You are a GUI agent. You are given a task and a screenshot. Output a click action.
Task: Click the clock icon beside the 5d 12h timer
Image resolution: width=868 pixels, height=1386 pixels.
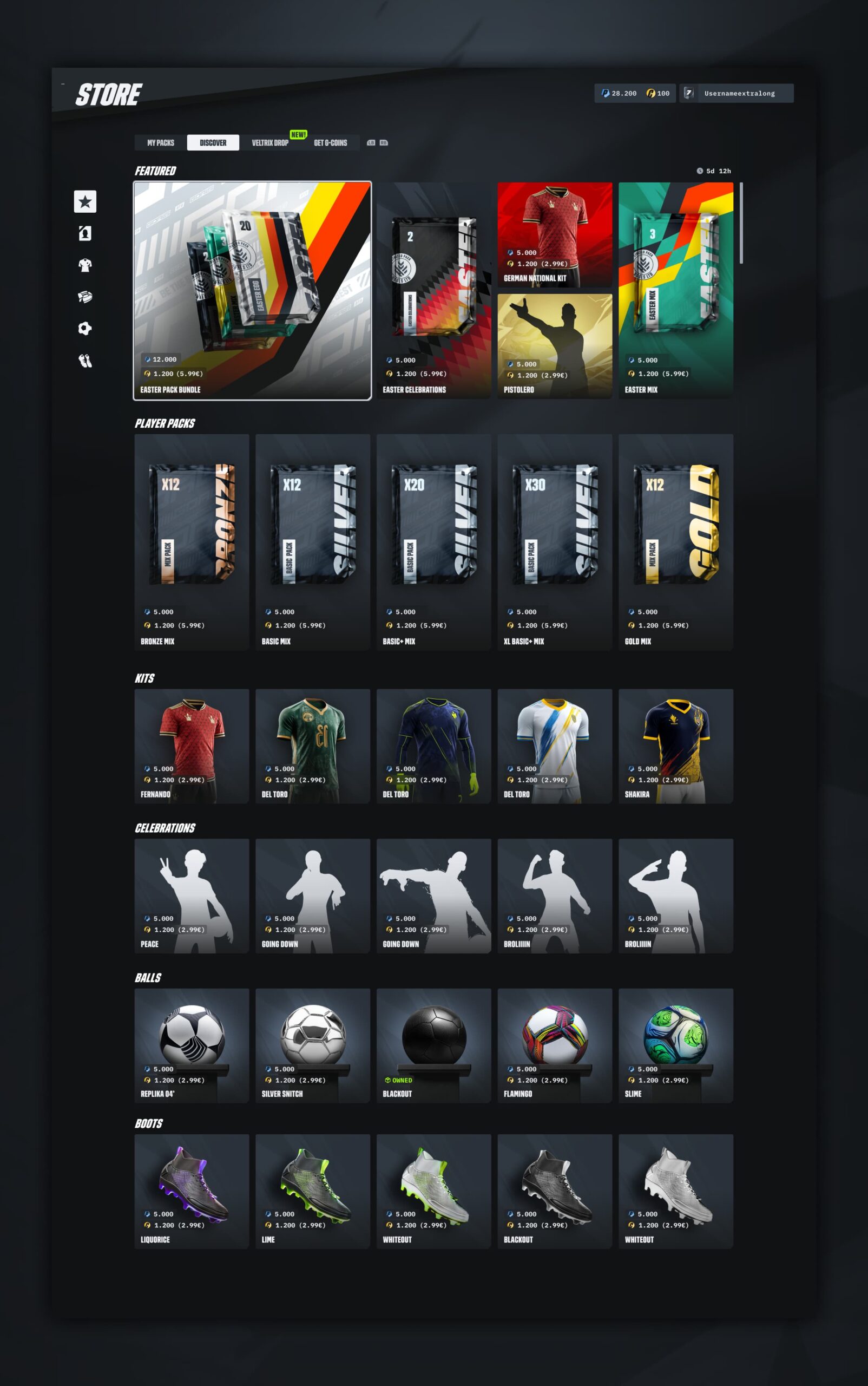[x=701, y=171]
